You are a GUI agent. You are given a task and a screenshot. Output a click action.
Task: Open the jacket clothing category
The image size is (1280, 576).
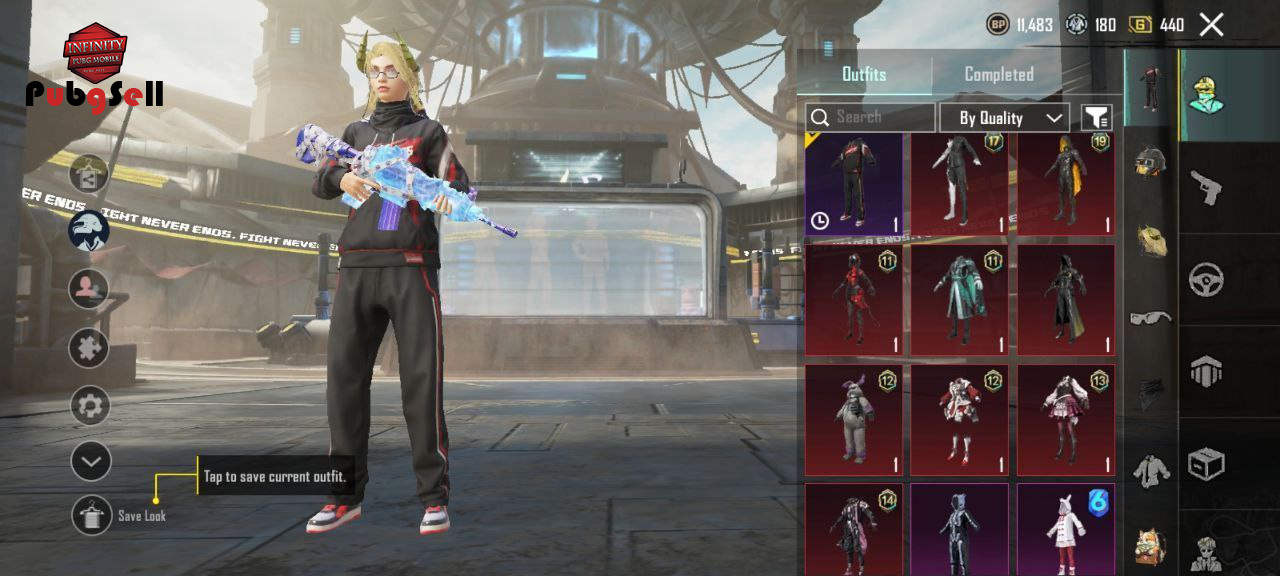pos(1150,468)
